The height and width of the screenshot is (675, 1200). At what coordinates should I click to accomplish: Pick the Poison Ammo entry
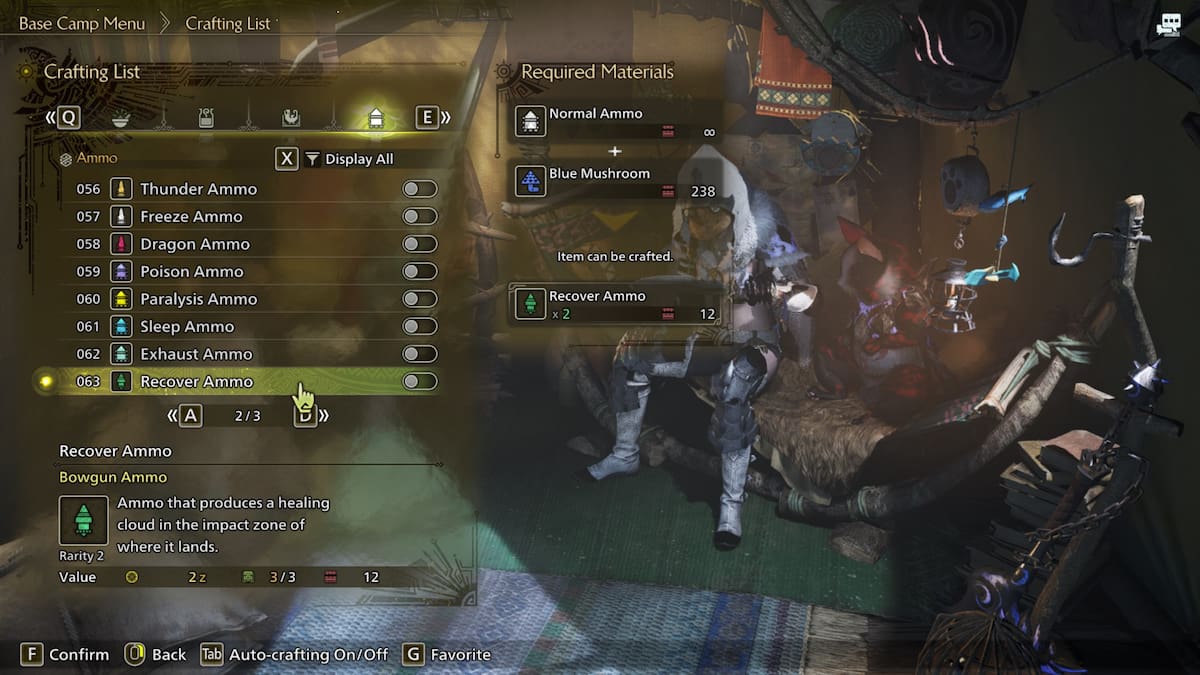(x=192, y=271)
